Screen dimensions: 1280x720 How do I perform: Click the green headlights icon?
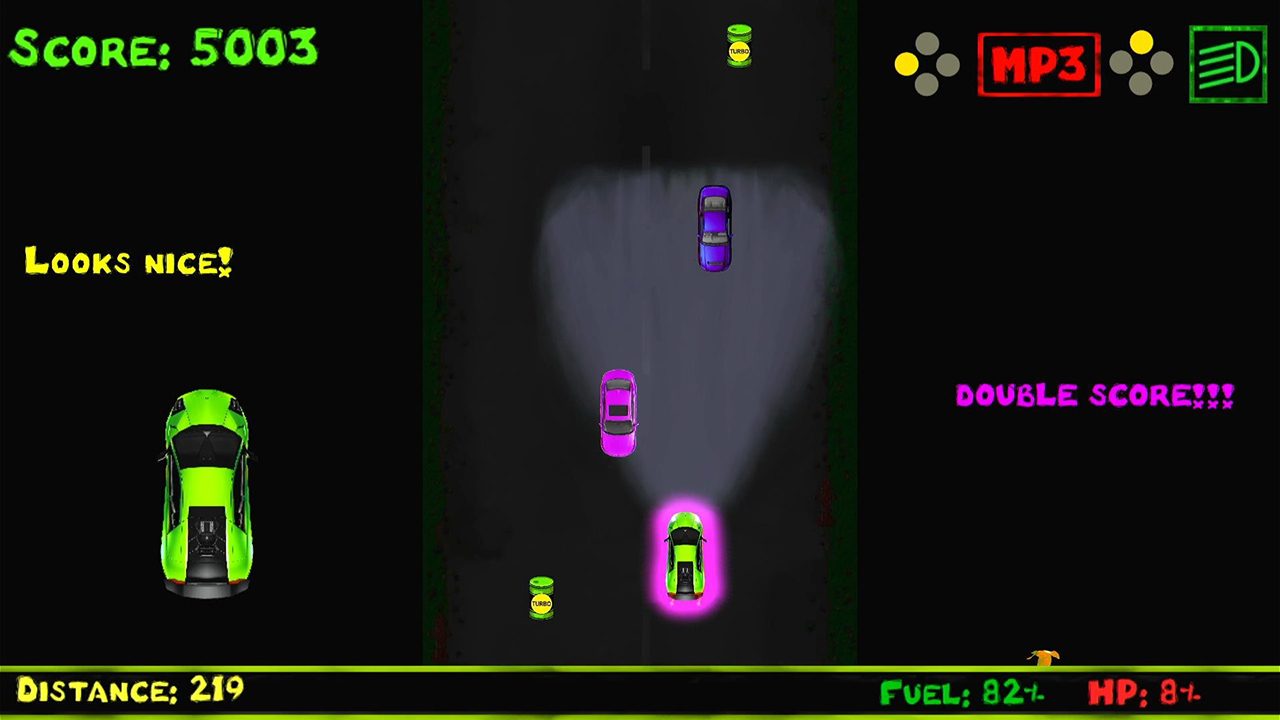pos(1227,64)
